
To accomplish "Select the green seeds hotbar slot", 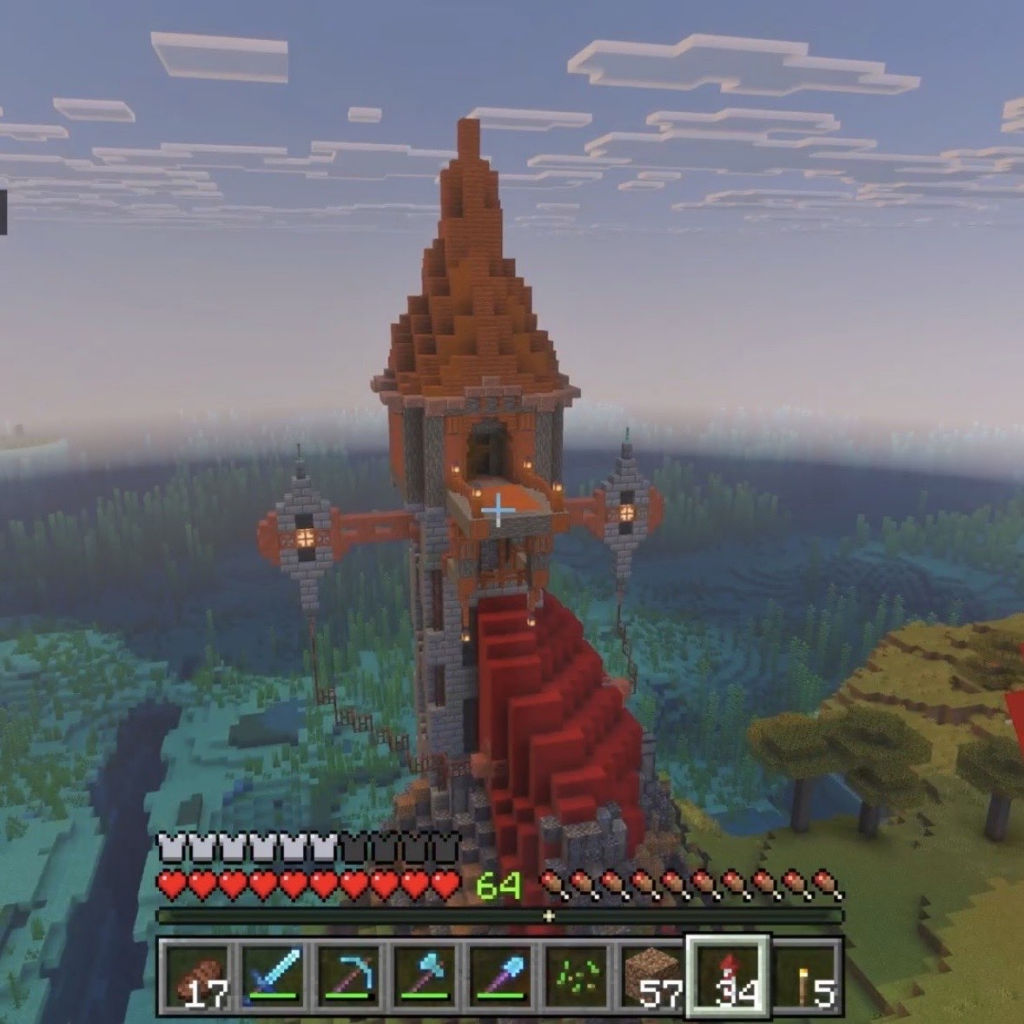I will [x=576, y=977].
